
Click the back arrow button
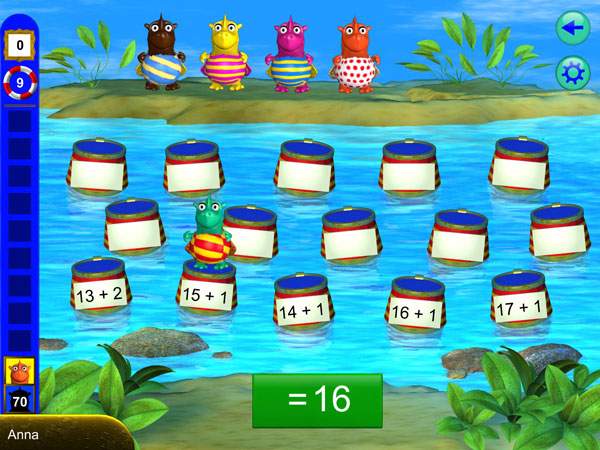tap(573, 28)
